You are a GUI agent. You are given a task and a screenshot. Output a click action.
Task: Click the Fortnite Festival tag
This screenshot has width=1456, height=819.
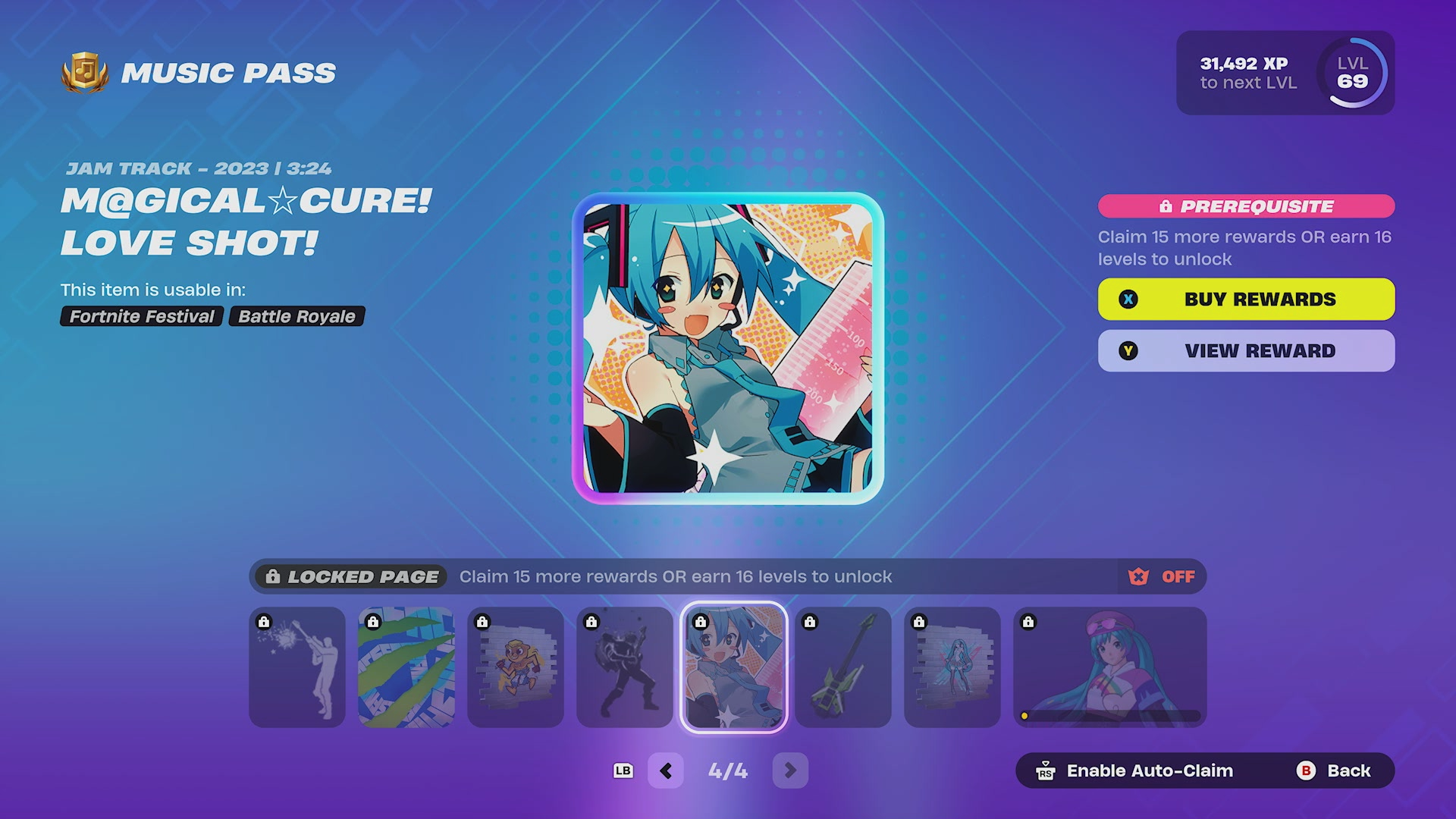click(x=142, y=316)
